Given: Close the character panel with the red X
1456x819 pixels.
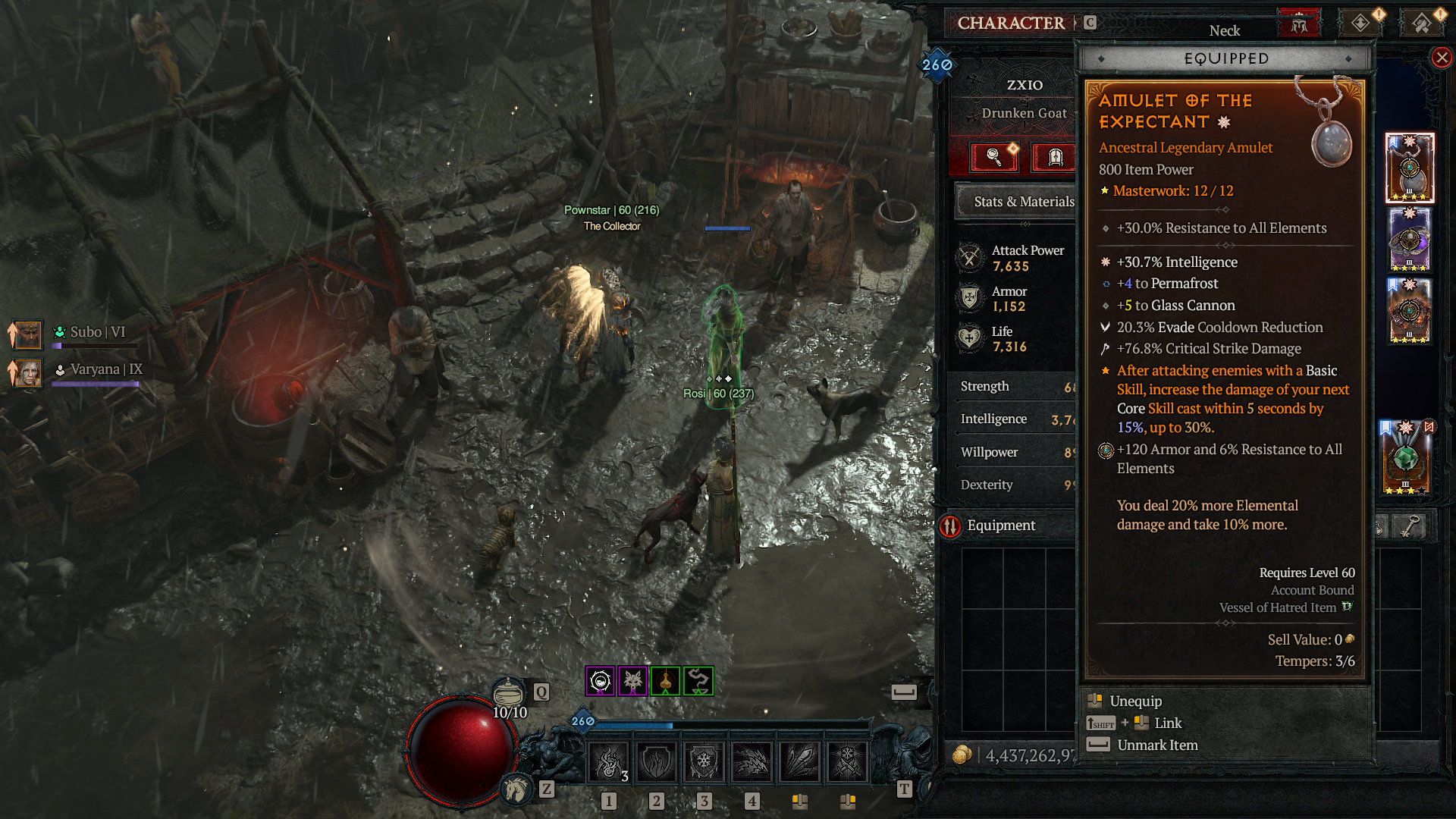Looking at the screenshot, I should pos(1442,58).
